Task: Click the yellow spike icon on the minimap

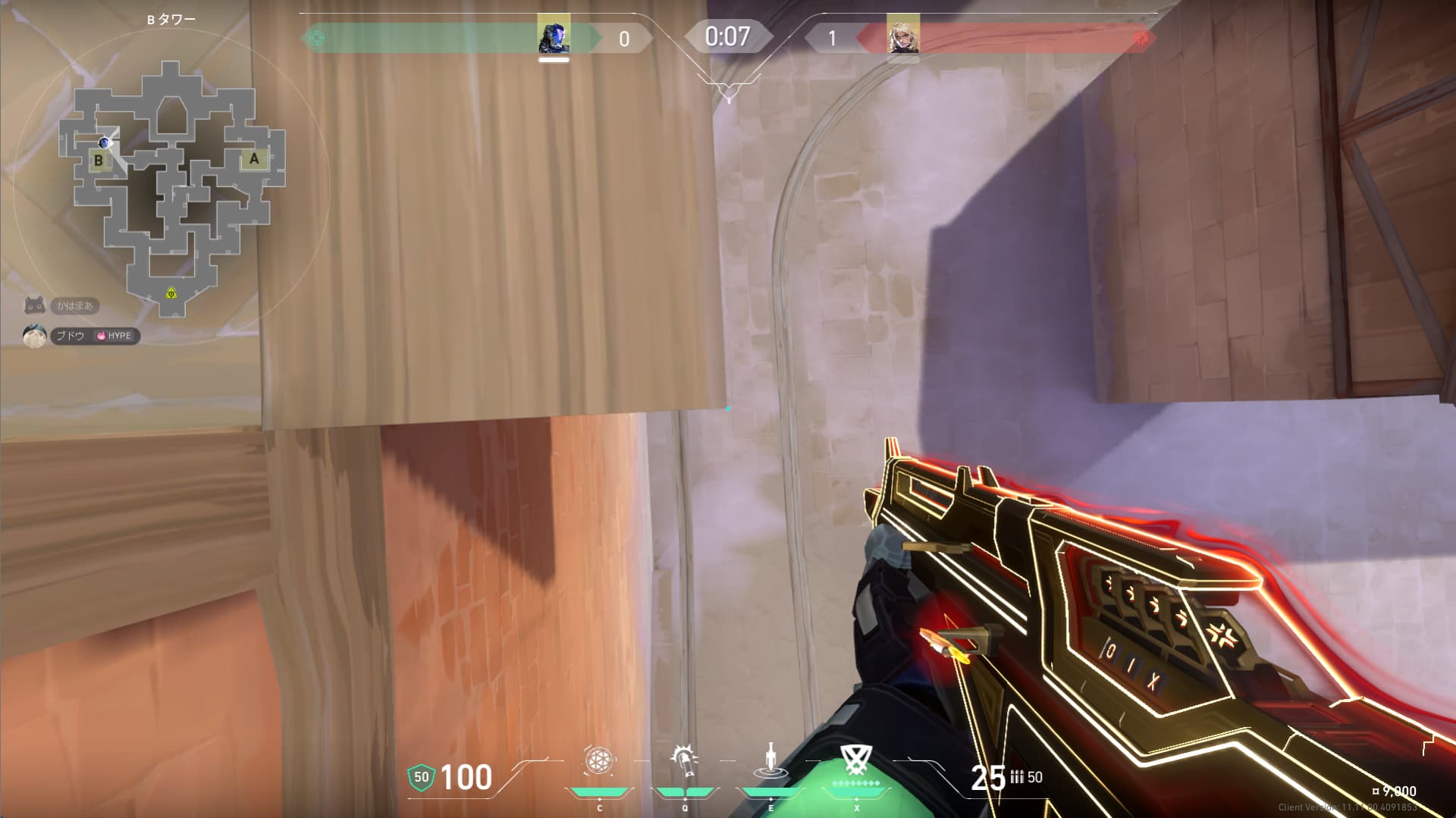Action: point(171,293)
